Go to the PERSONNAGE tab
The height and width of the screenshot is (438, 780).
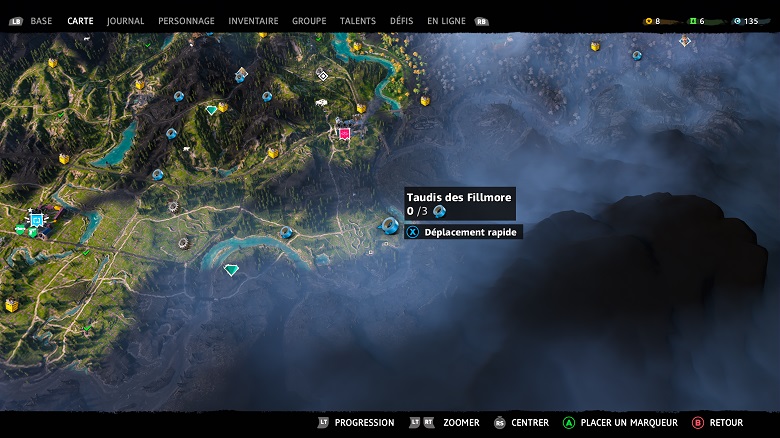coord(186,21)
